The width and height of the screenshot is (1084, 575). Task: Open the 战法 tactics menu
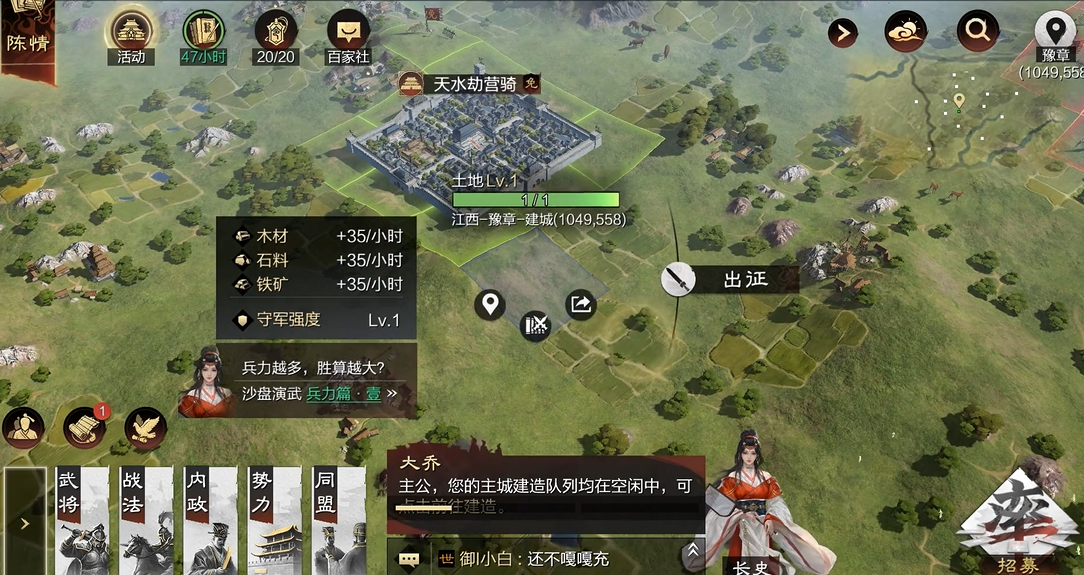coord(146,520)
